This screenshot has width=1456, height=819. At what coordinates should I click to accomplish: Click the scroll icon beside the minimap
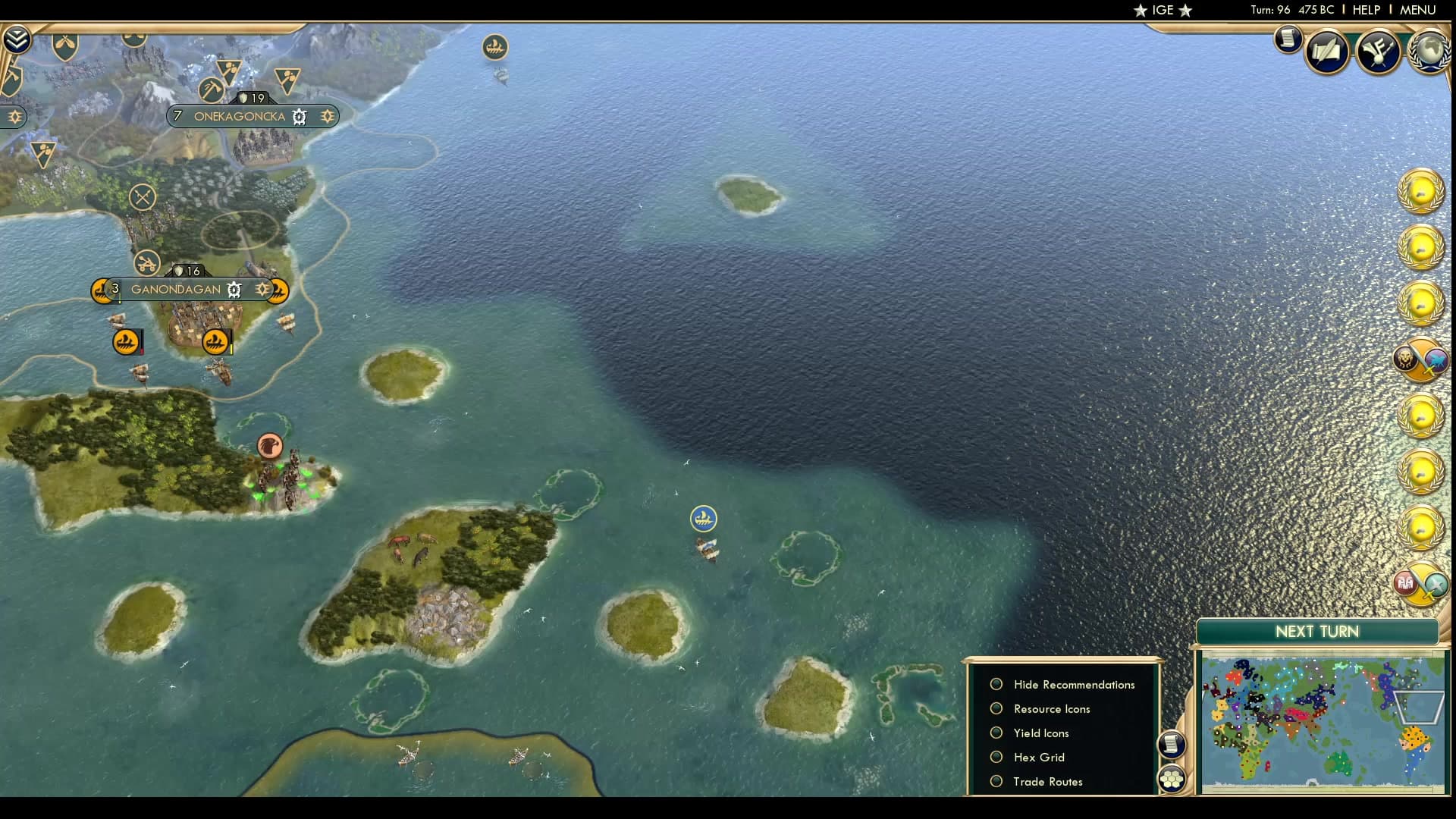tap(1172, 744)
